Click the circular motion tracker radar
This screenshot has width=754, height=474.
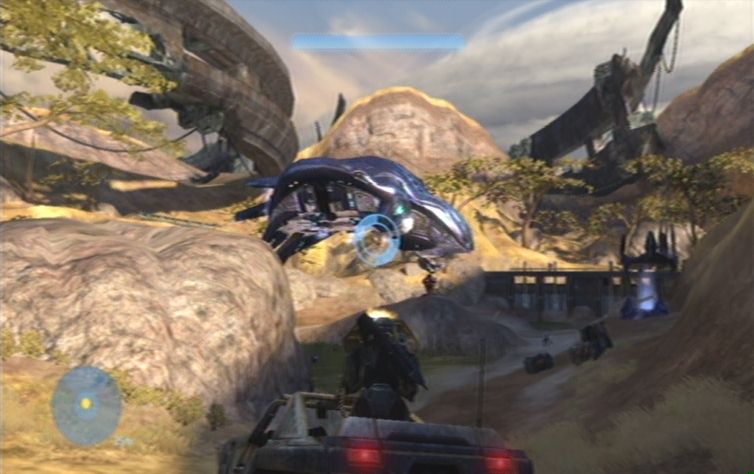click(x=87, y=405)
